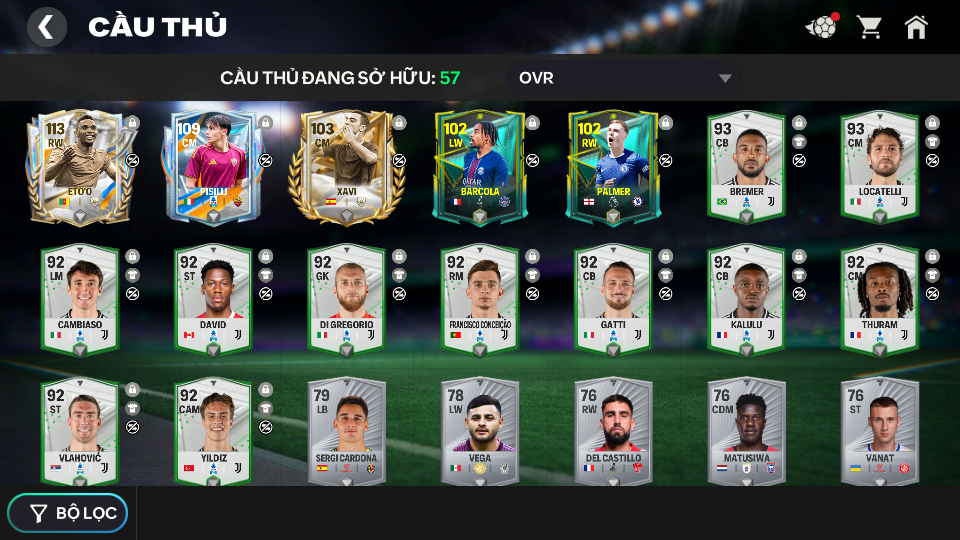960x540 pixels.
Task: Open the Bộ Lọc filter
Action: tap(68, 513)
